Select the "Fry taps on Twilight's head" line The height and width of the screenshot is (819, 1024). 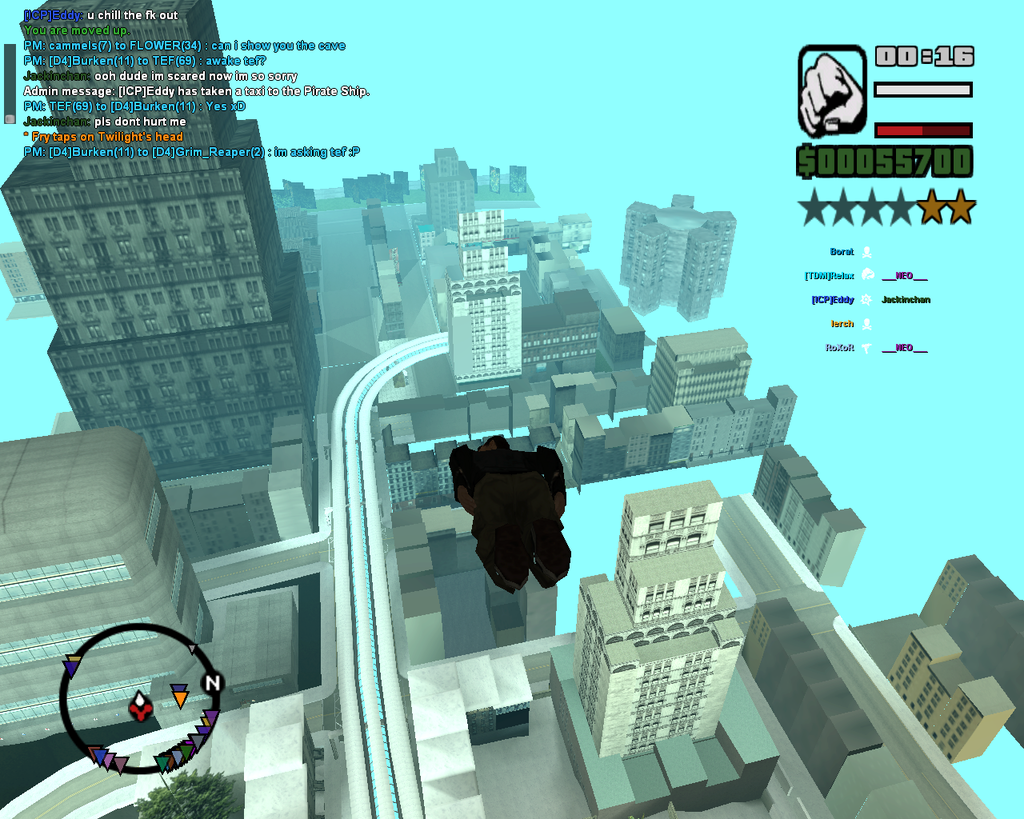pyautogui.click(x=106, y=136)
